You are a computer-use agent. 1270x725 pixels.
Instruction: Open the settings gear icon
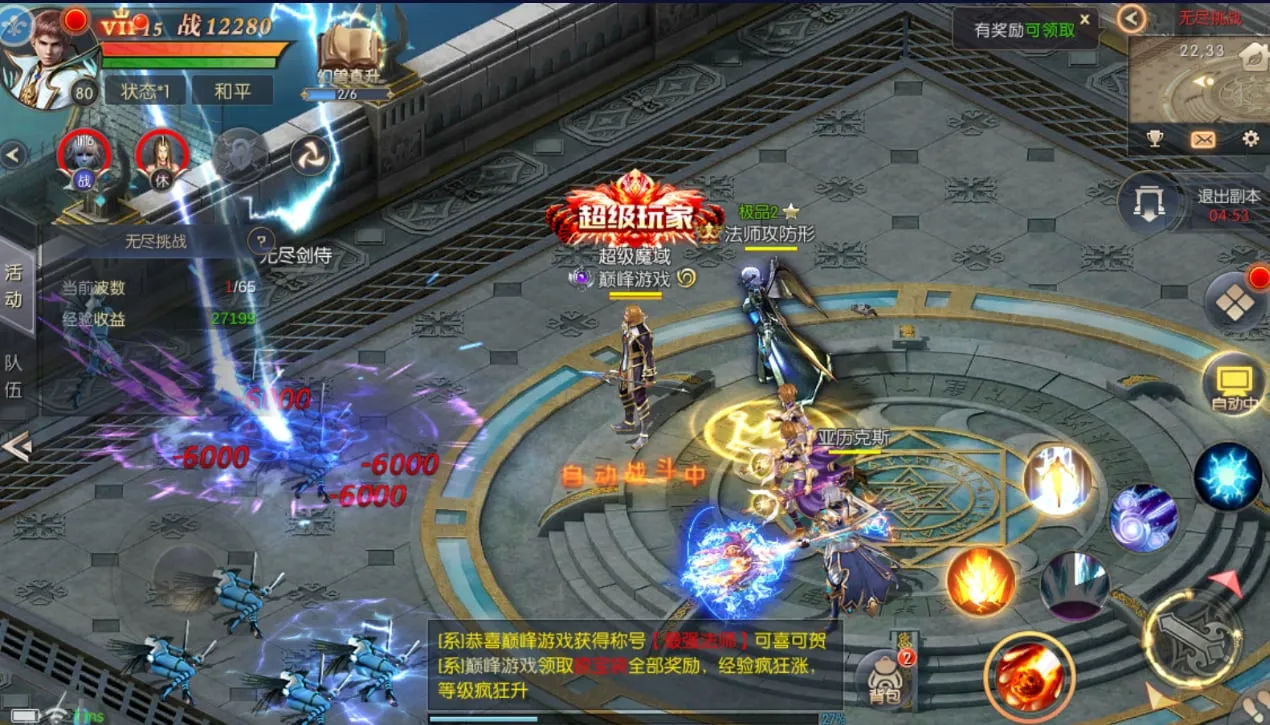click(1250, 139)
